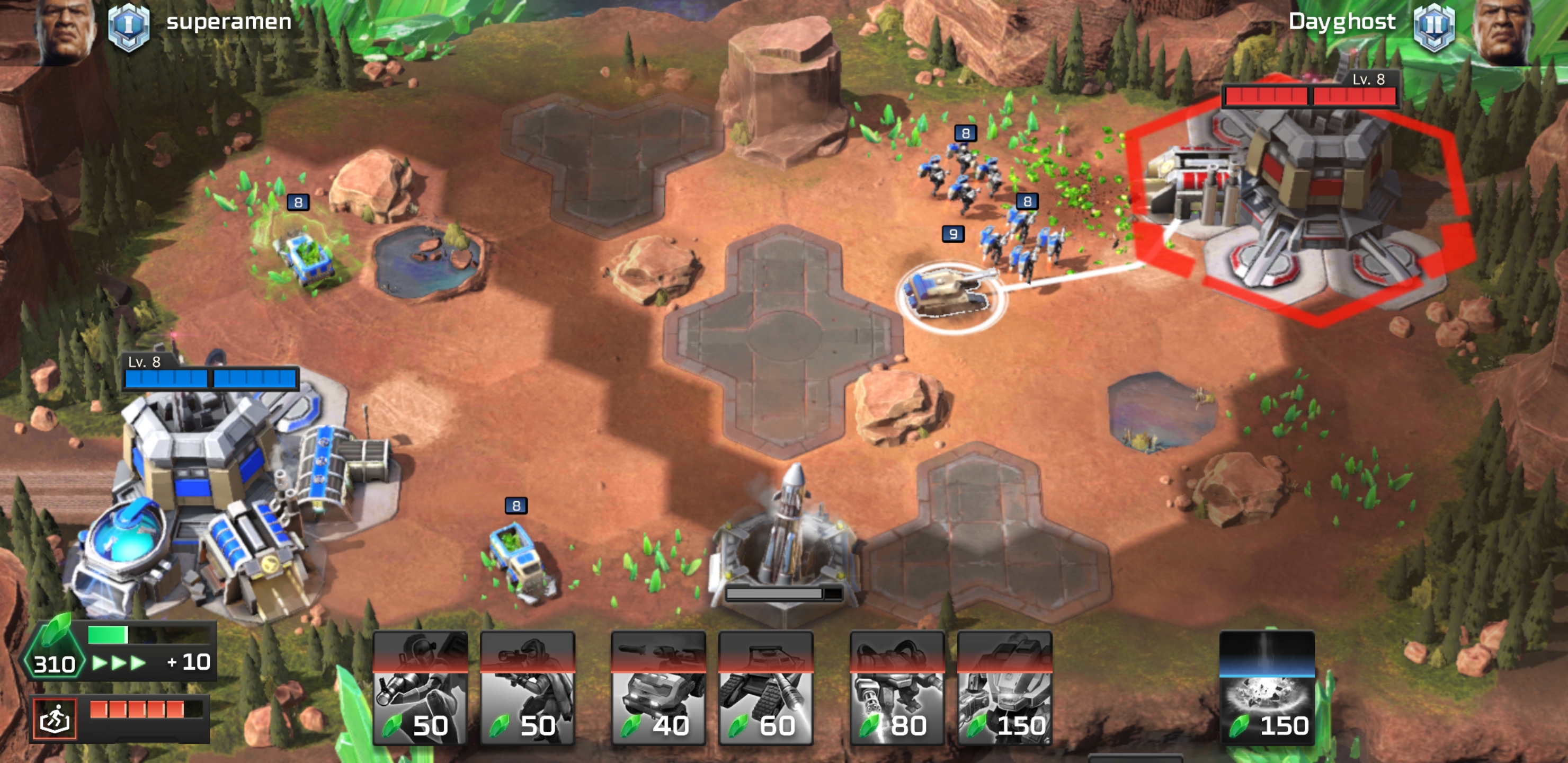Build the 60-cost tracked laser vehicle
The height and width of the screenshot is (763, 1568).
coord(766,688)
